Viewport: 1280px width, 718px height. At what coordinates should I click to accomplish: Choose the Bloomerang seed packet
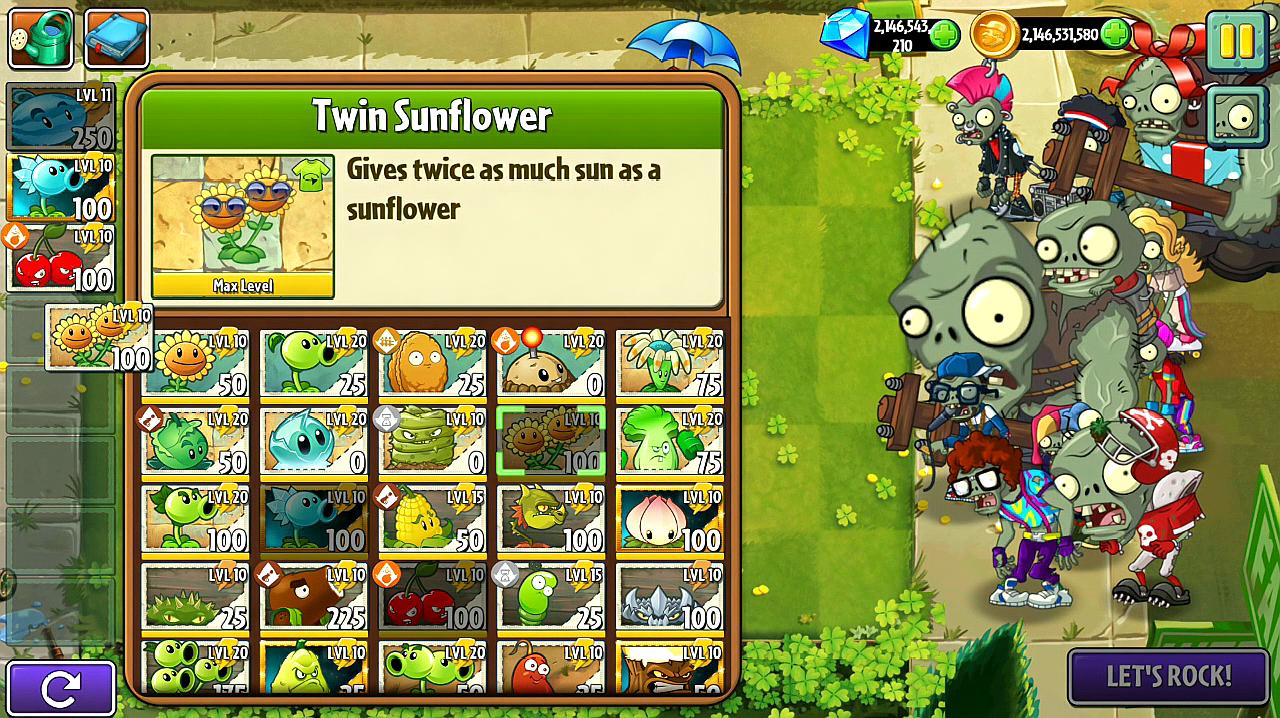669,362
